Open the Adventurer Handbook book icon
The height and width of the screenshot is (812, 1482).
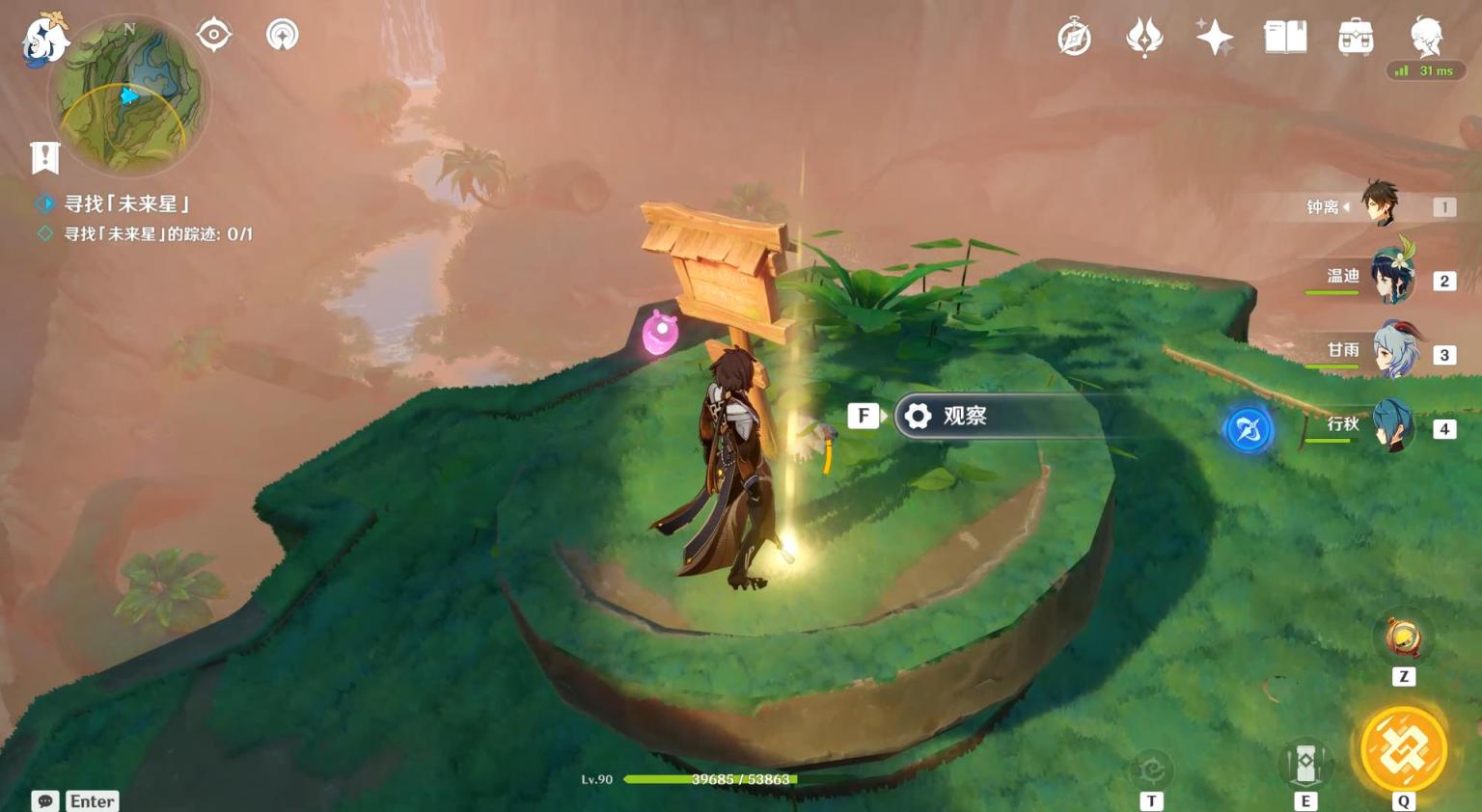[x=1285, y=38]
